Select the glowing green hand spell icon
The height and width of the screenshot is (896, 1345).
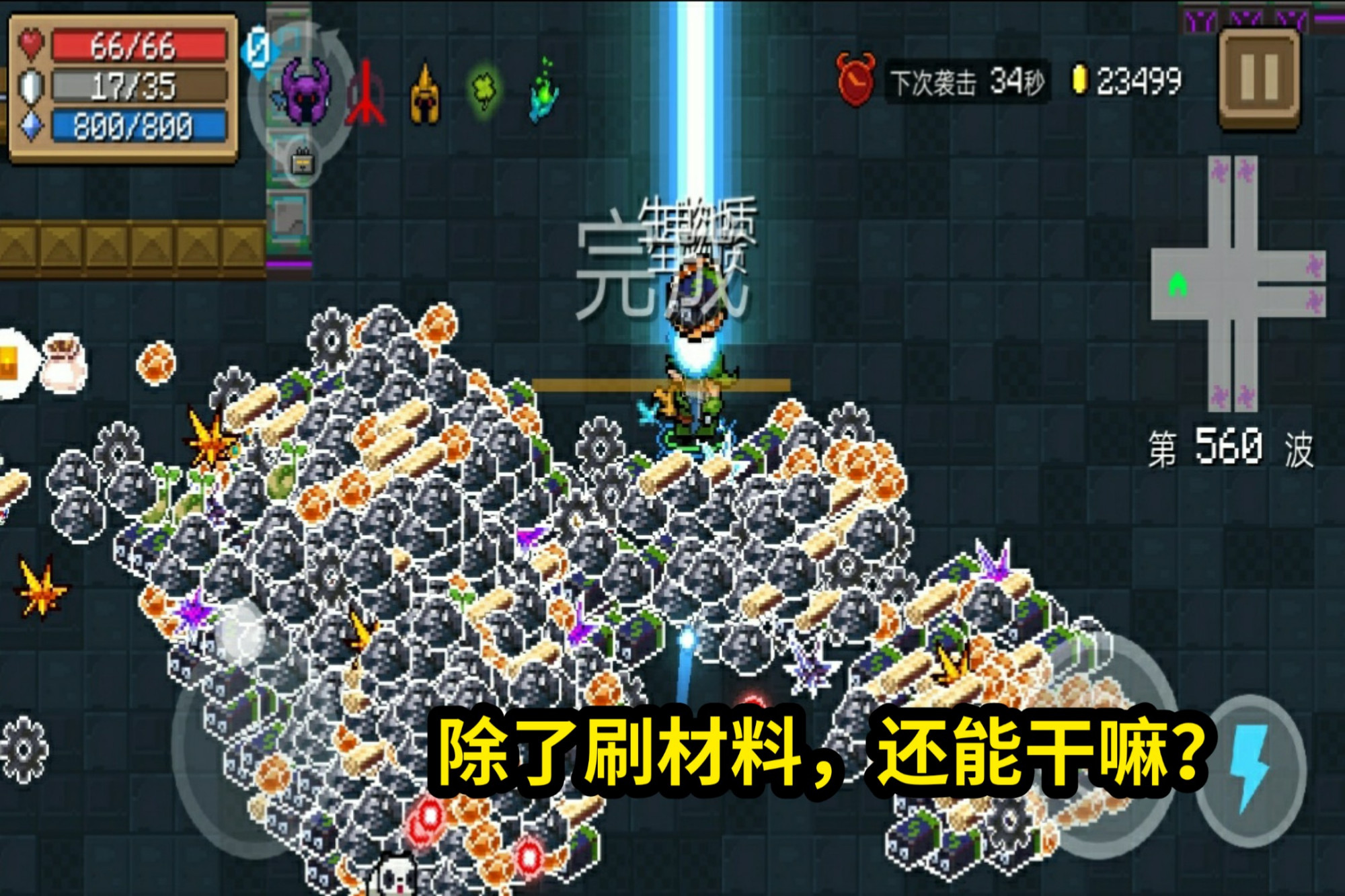click(545, 91)
